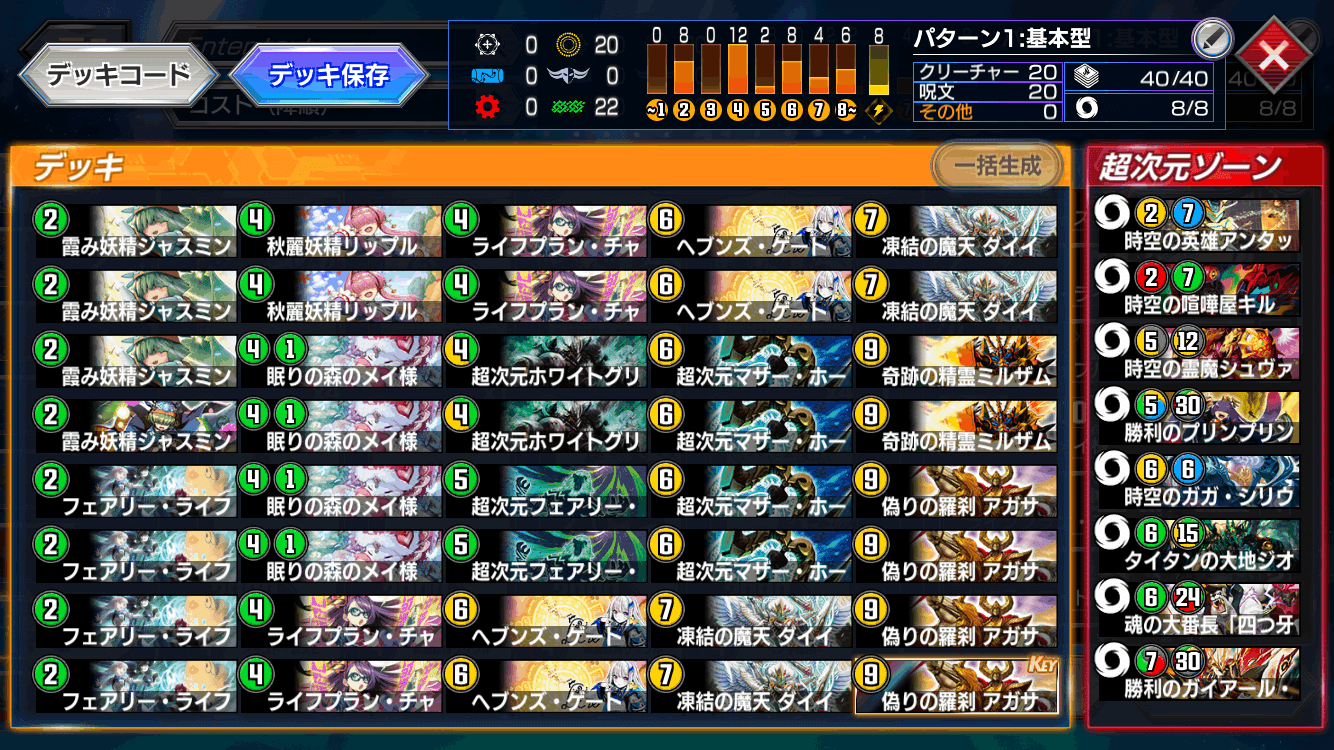Viewport: 1334px width, 750px height.
Task: Click the swirl icon on 時空の英雄アンタッ card
Action: (1110, 213)
